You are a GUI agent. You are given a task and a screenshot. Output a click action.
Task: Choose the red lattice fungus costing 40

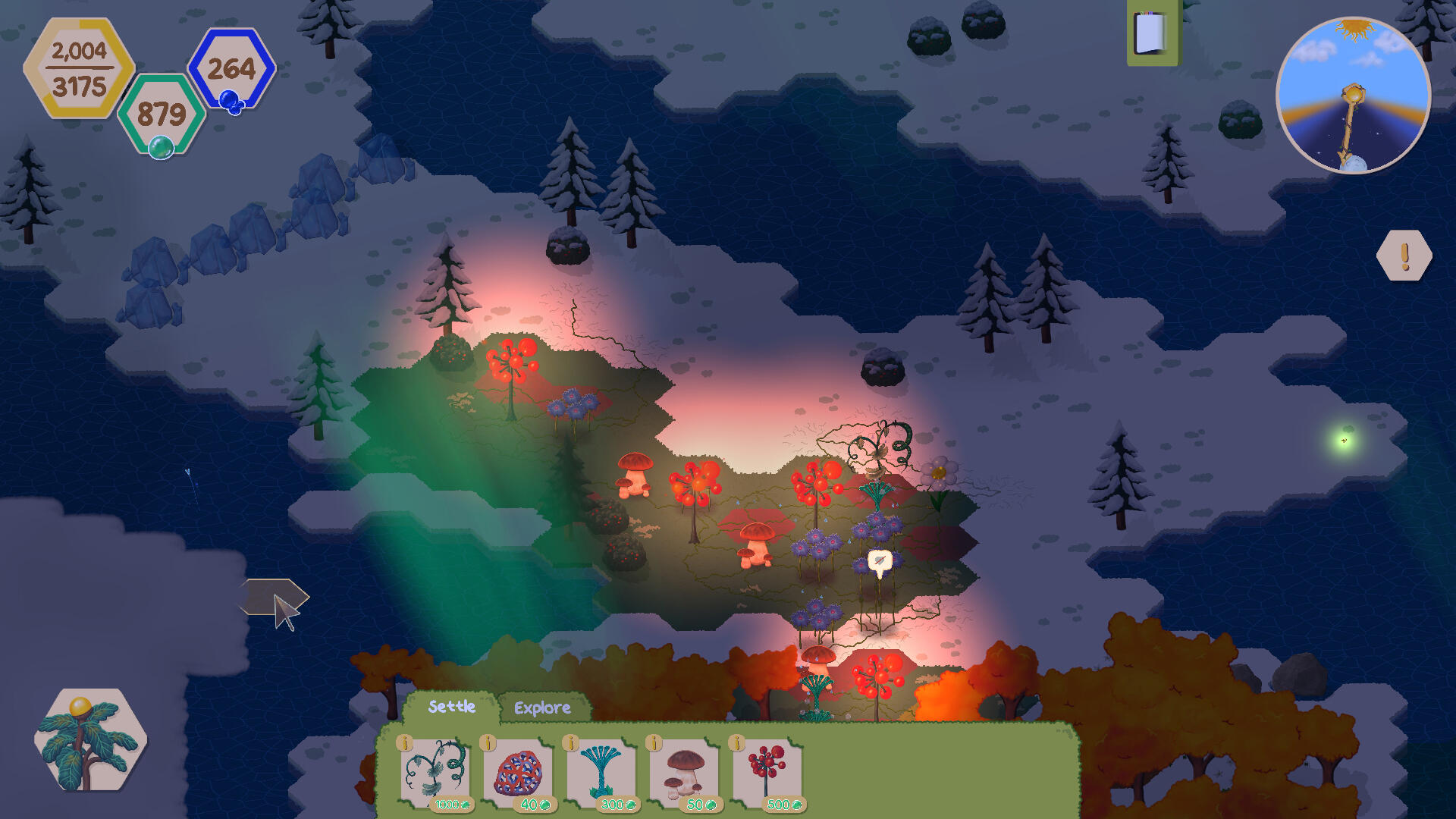click(x=518, y=771)
